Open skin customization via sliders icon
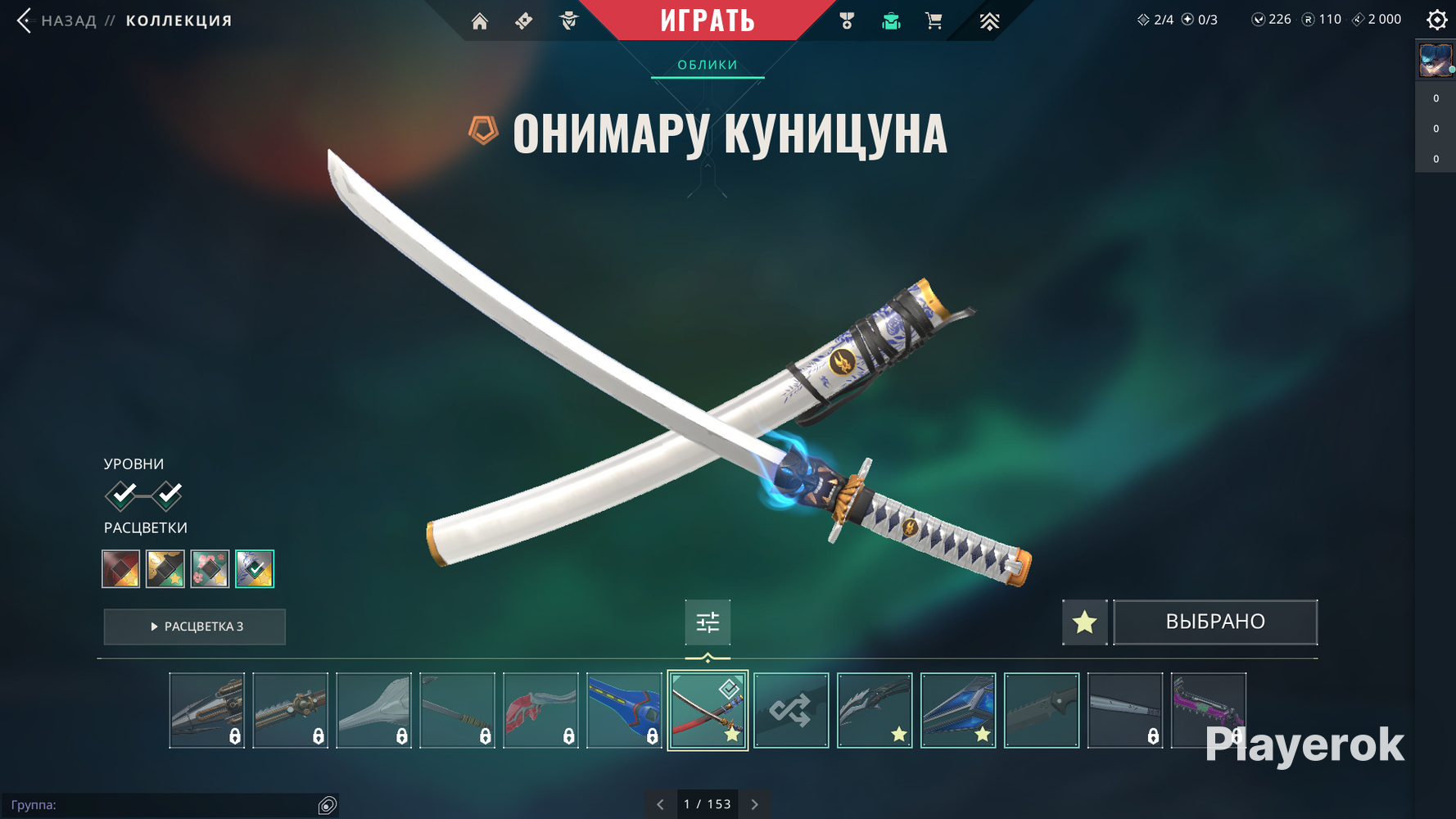 point(707,622)
